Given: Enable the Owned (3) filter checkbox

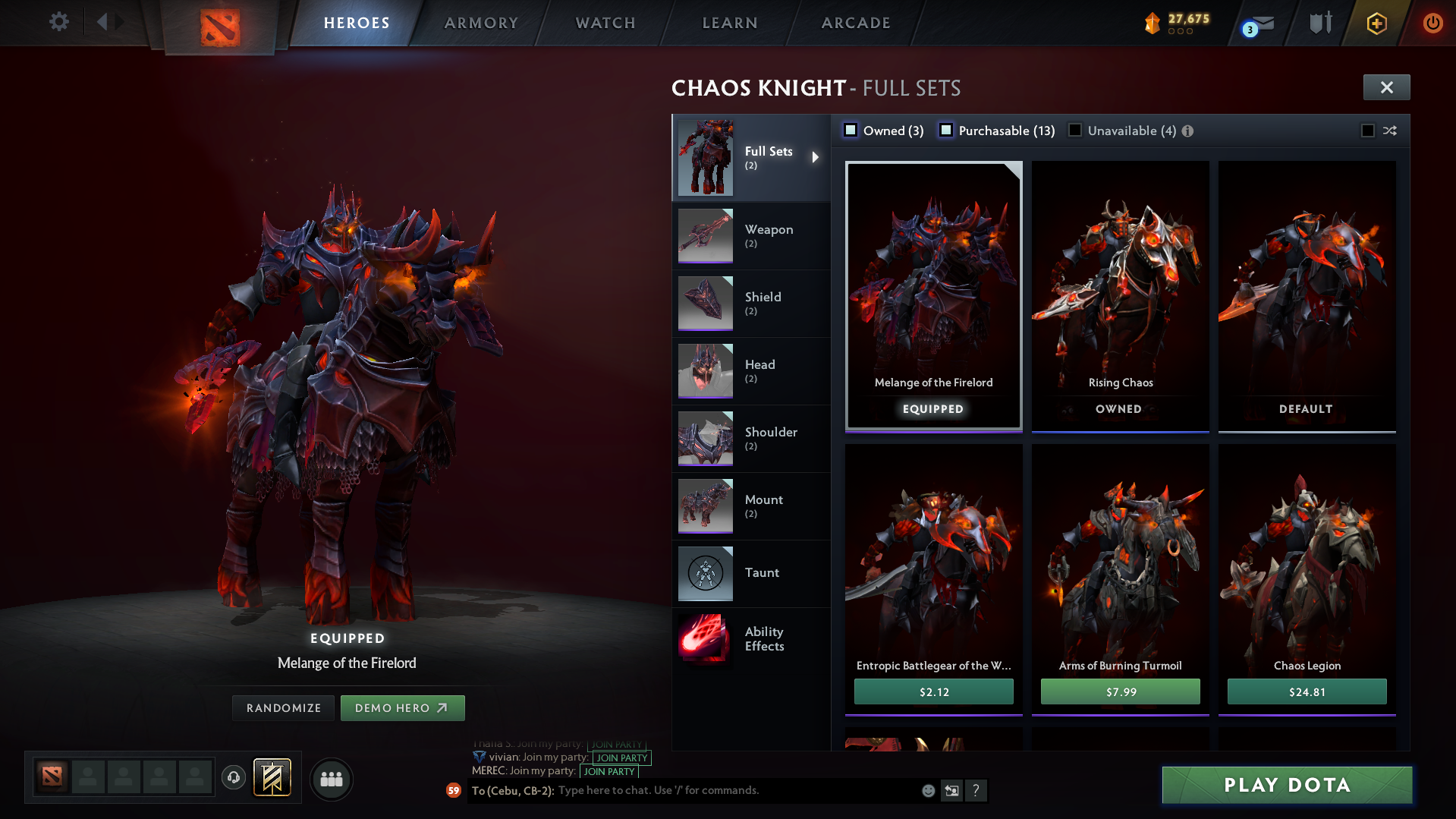Looking at the screenshot, I should [851, 130].
